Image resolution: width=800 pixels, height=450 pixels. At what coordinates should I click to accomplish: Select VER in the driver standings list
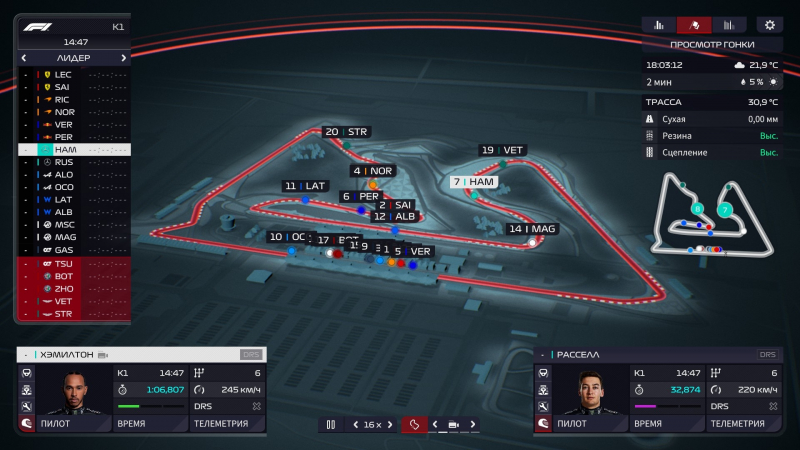pyautogui.click(x=63, y=124)
